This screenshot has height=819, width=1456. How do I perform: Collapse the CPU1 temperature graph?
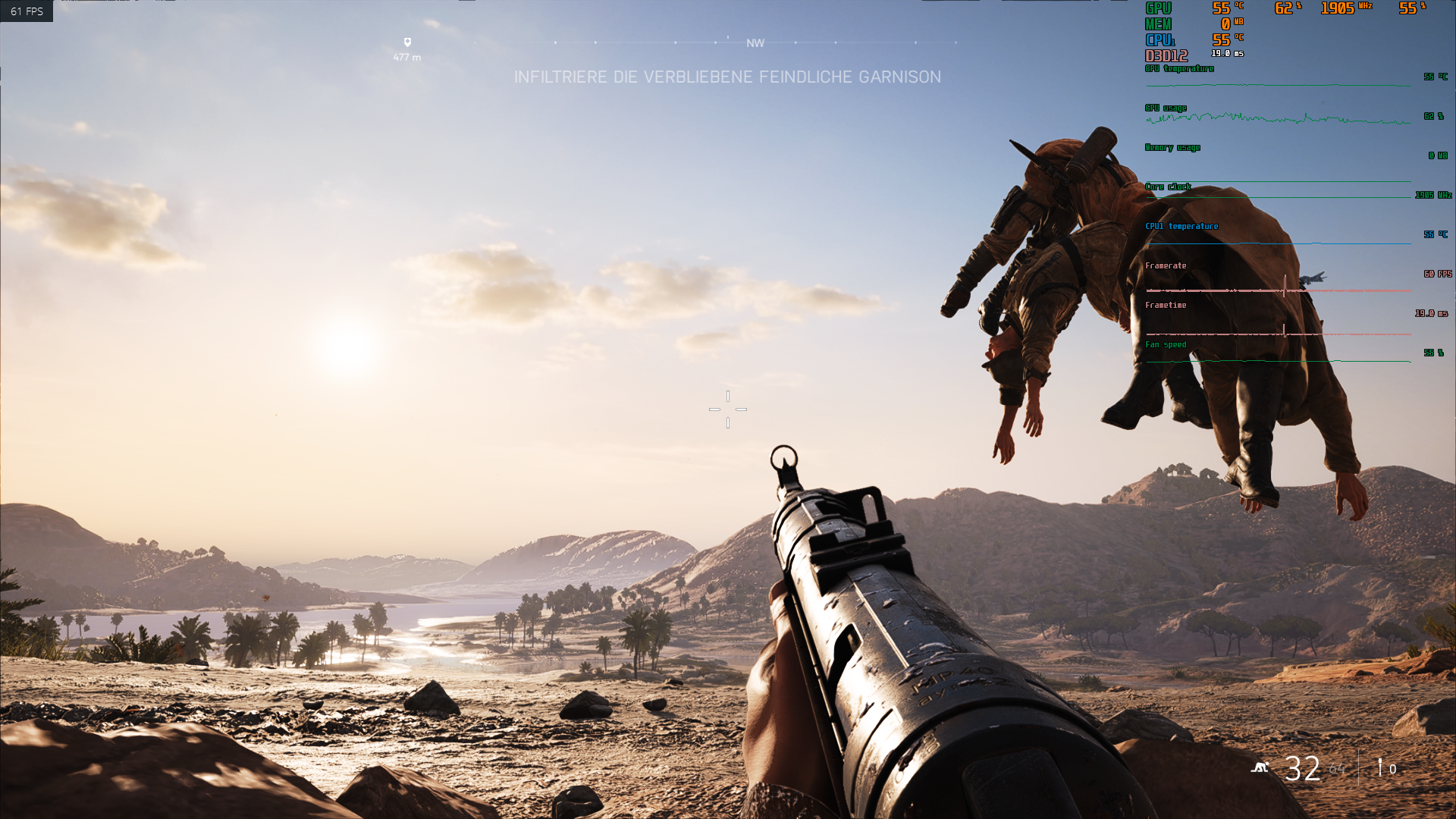pos(1181,225)
